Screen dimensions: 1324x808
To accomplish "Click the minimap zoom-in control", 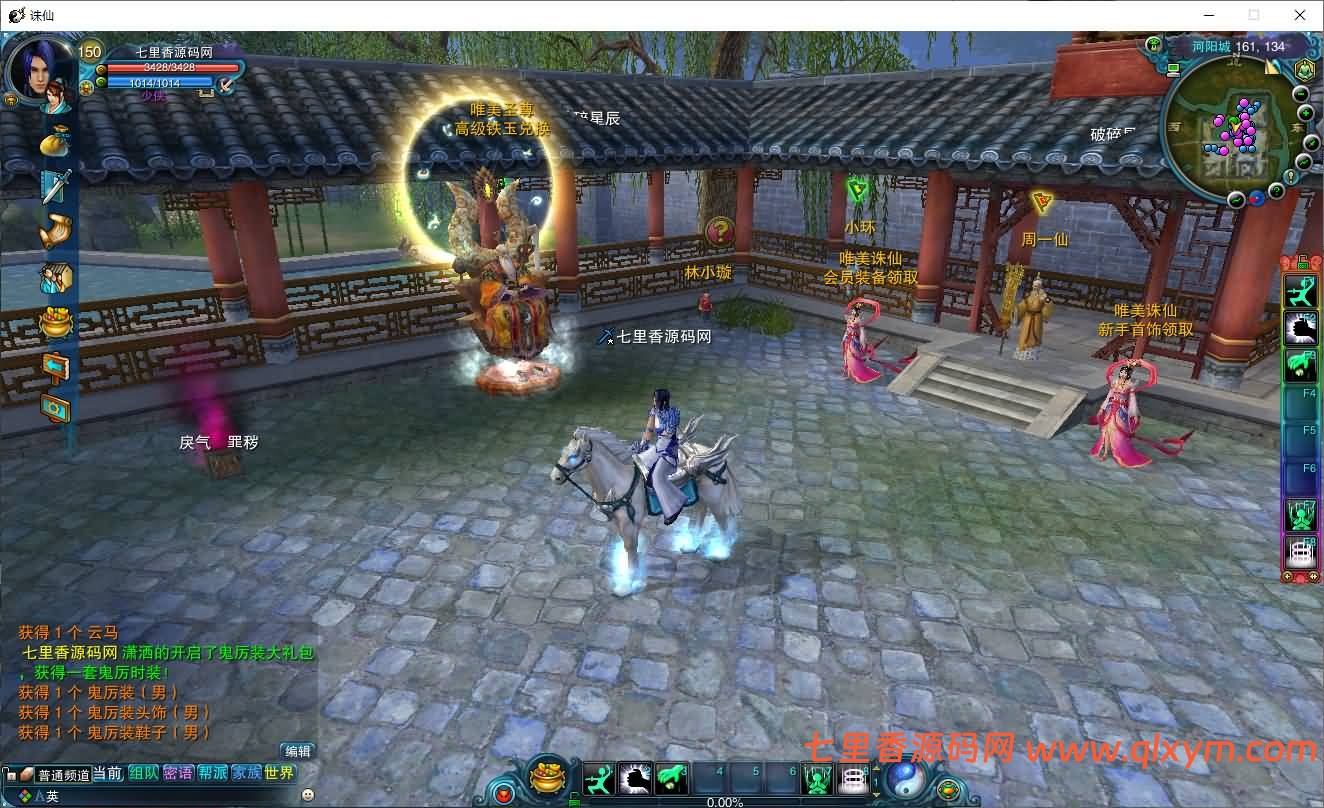I will click(x=1306, y=112).
